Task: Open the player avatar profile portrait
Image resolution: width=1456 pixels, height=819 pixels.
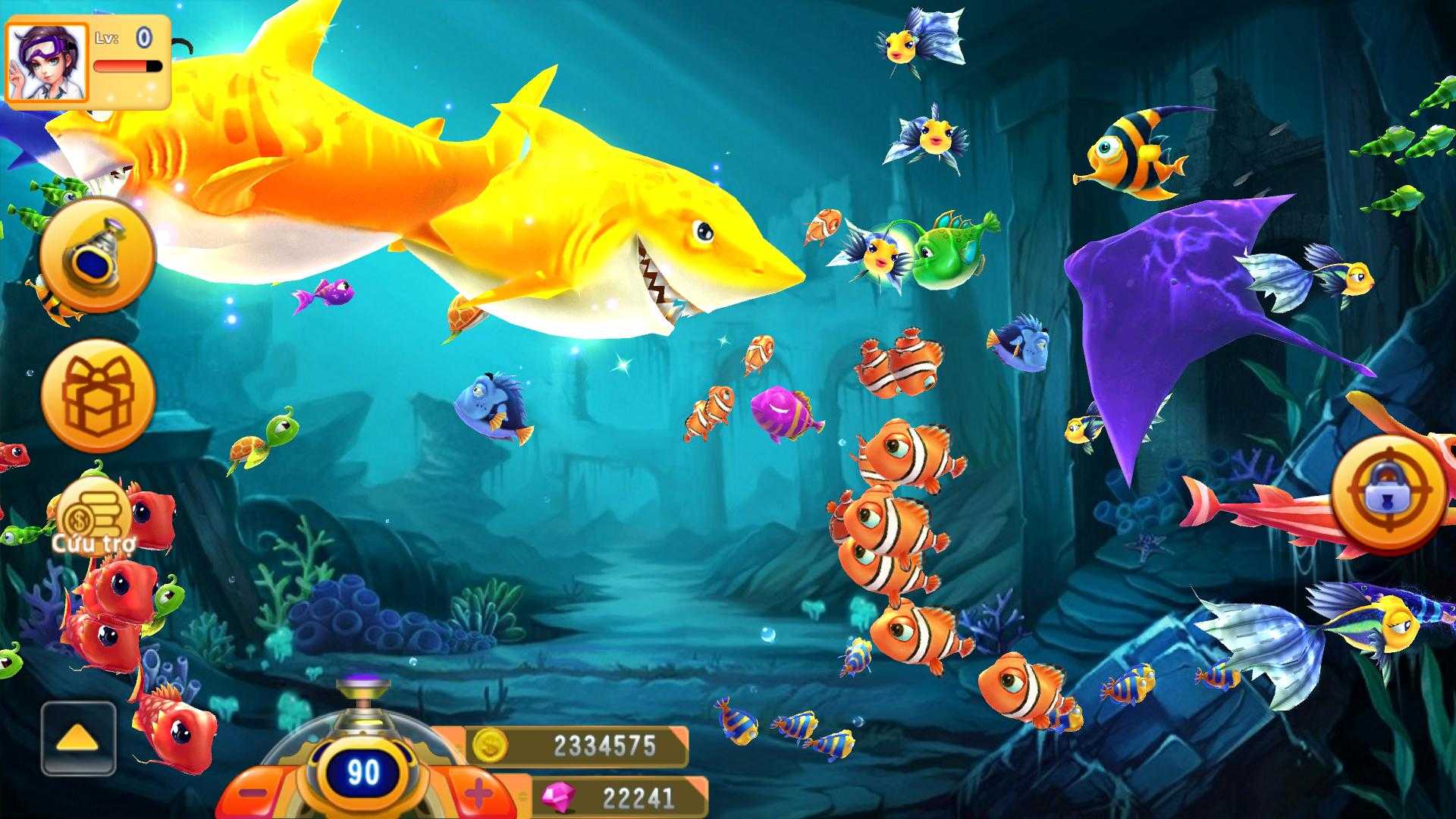Action: tap(47, 57)
